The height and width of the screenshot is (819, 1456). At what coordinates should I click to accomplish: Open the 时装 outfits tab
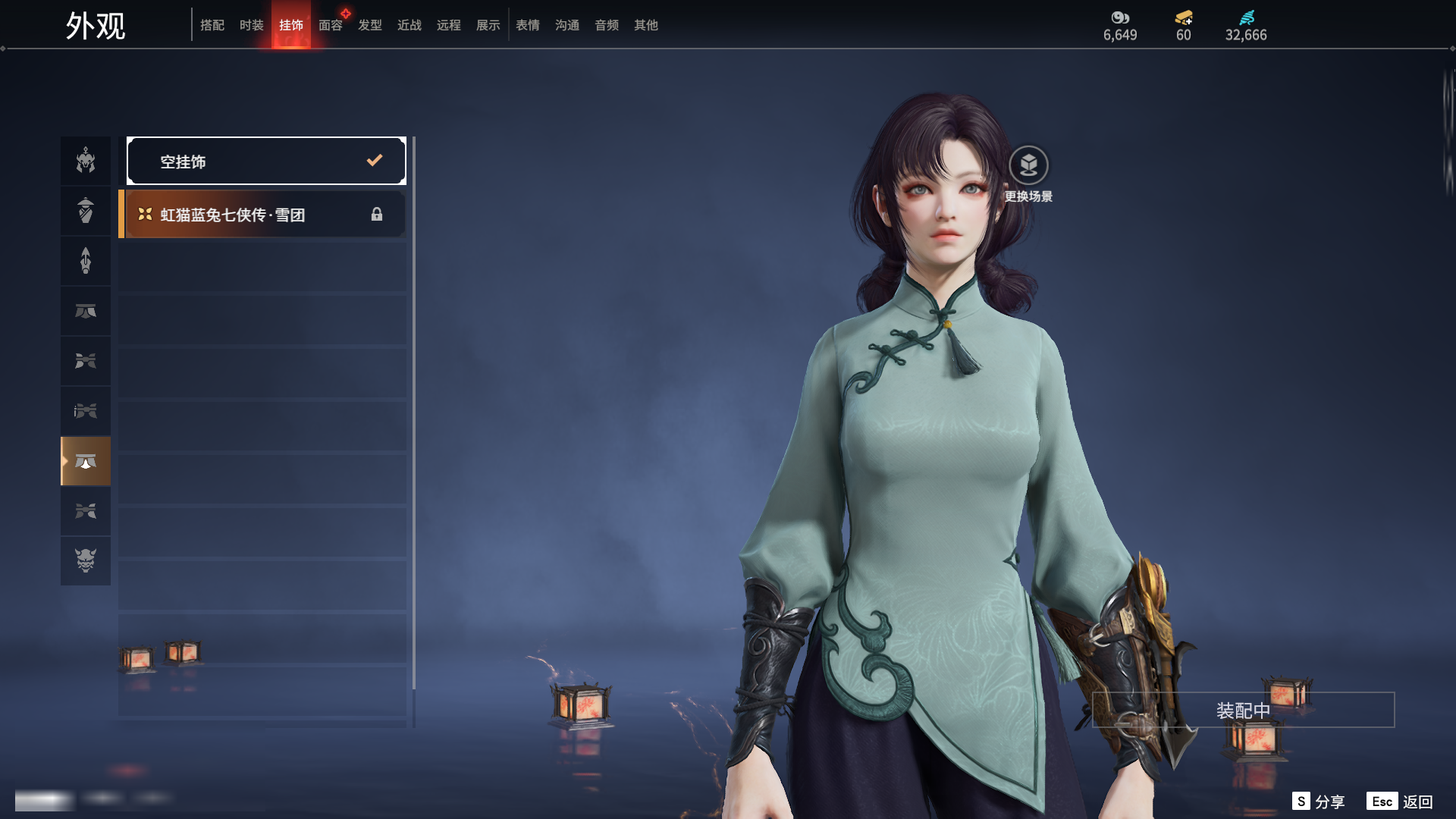(252, 25)
